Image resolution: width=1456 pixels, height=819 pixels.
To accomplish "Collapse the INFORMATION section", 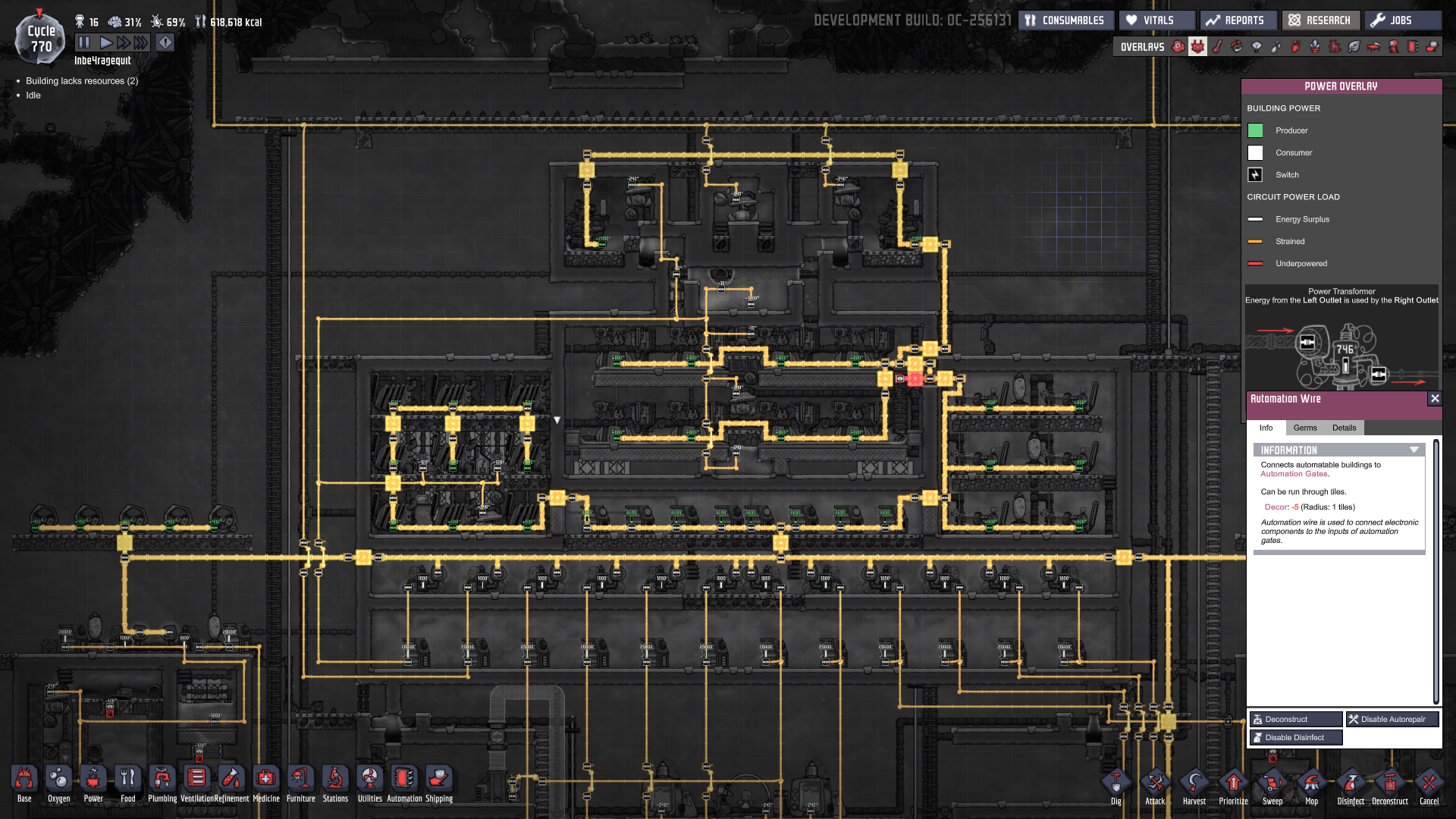I will click(1414, 450).
